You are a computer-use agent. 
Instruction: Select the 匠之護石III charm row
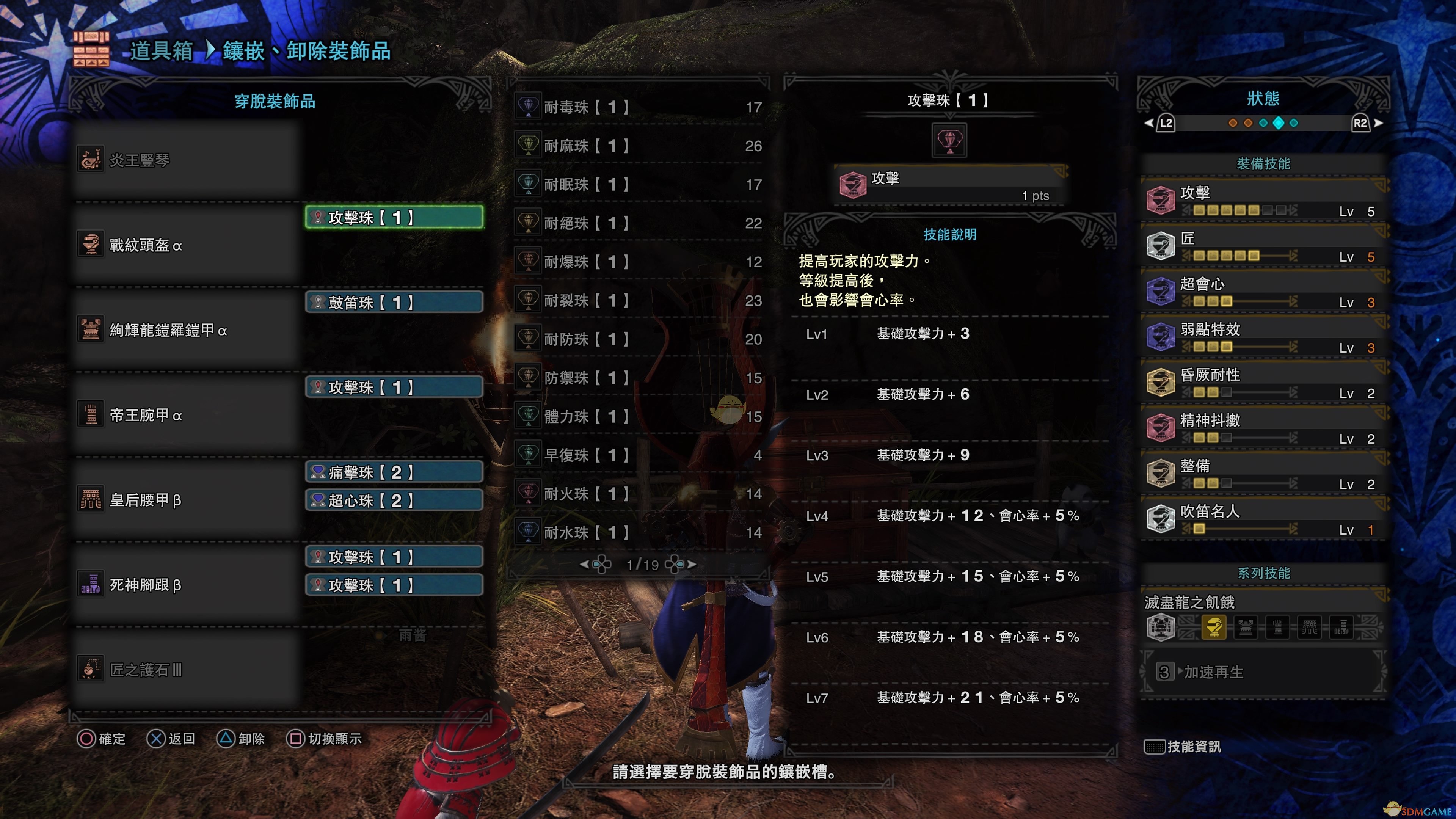(x=187, y=670)
